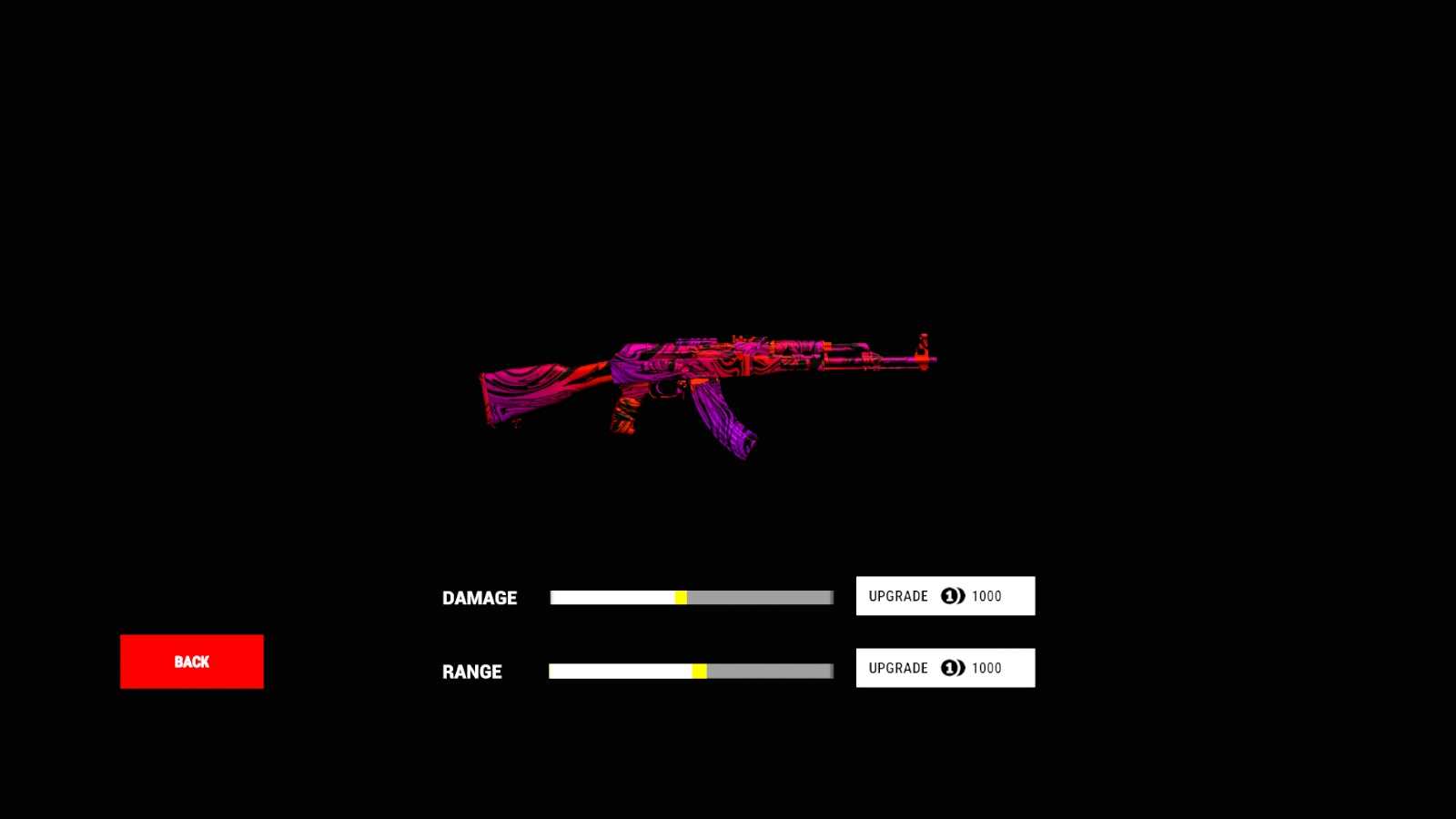Click the gray unfilled portion of Range bar
Screen dimensions: 1456x819
(x=773, y=670)
